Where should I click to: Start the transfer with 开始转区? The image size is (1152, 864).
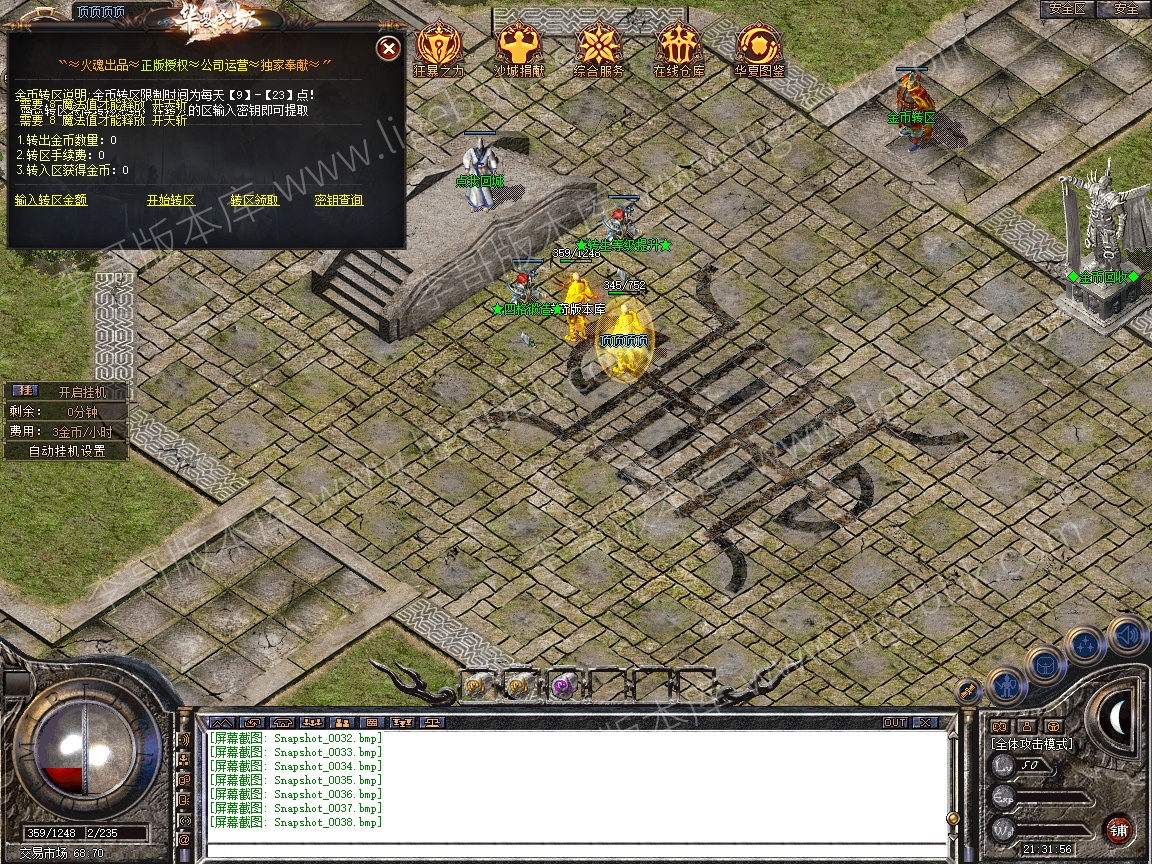point(171,200)
